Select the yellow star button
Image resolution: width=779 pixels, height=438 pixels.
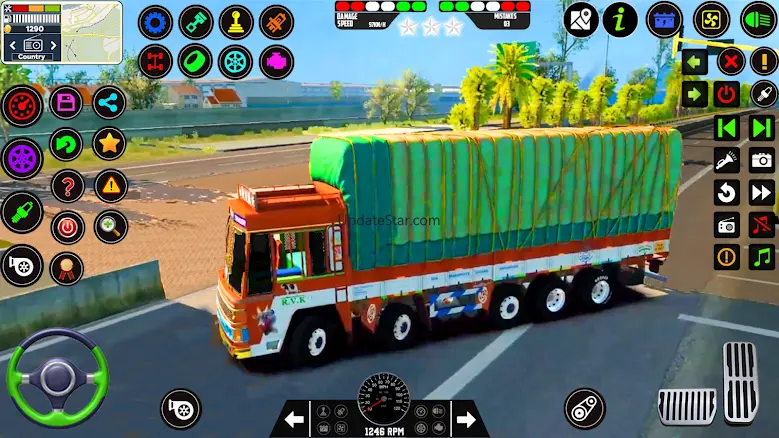[x=109, y=143]
